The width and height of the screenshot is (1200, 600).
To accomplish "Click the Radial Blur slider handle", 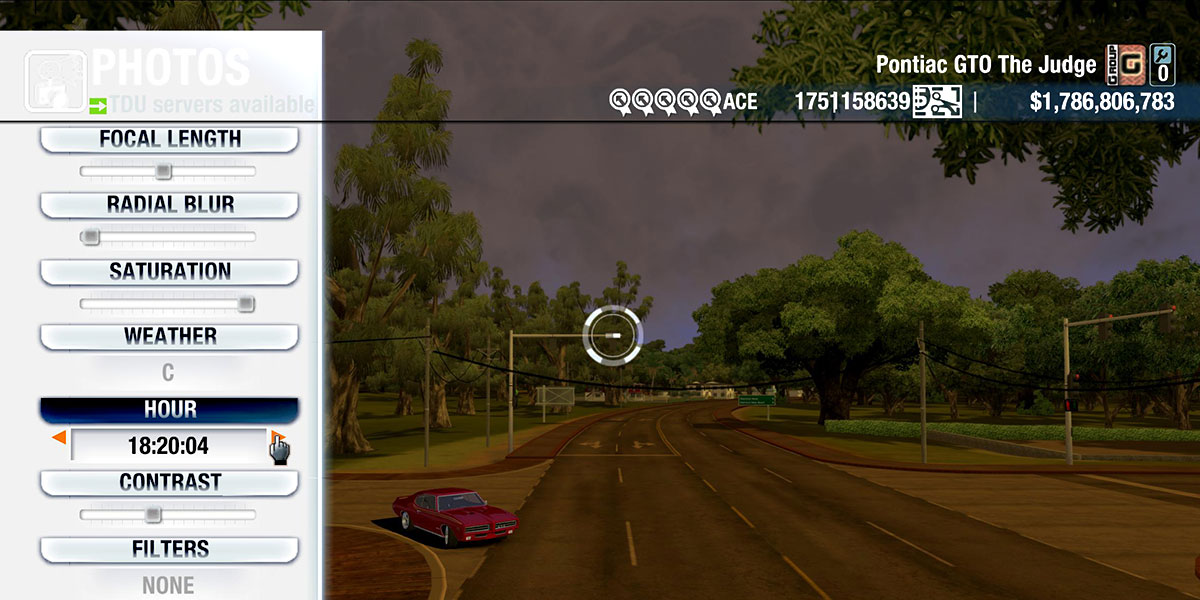I will coord(91,238).
